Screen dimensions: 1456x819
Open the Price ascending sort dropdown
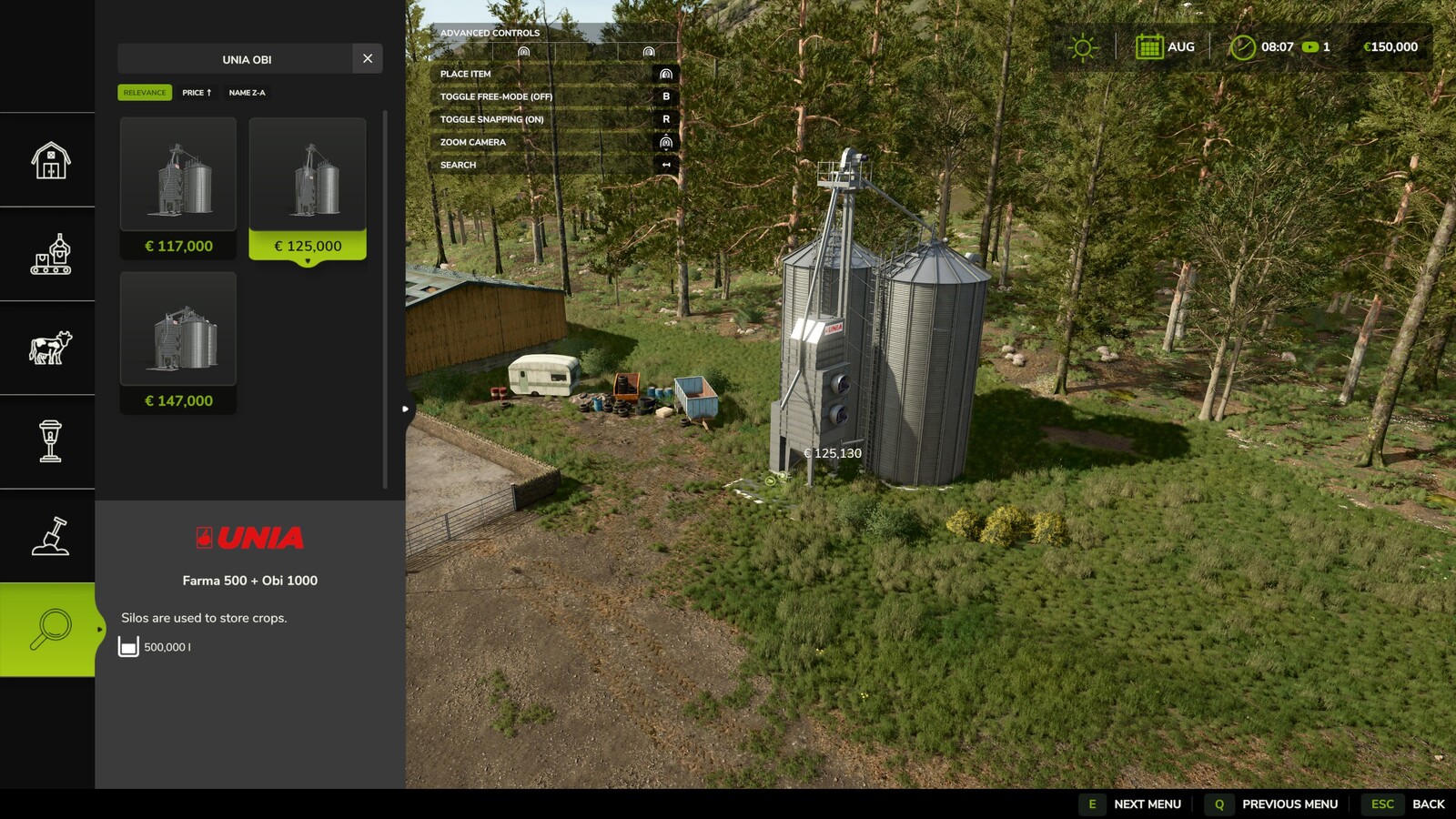point(197,92)
